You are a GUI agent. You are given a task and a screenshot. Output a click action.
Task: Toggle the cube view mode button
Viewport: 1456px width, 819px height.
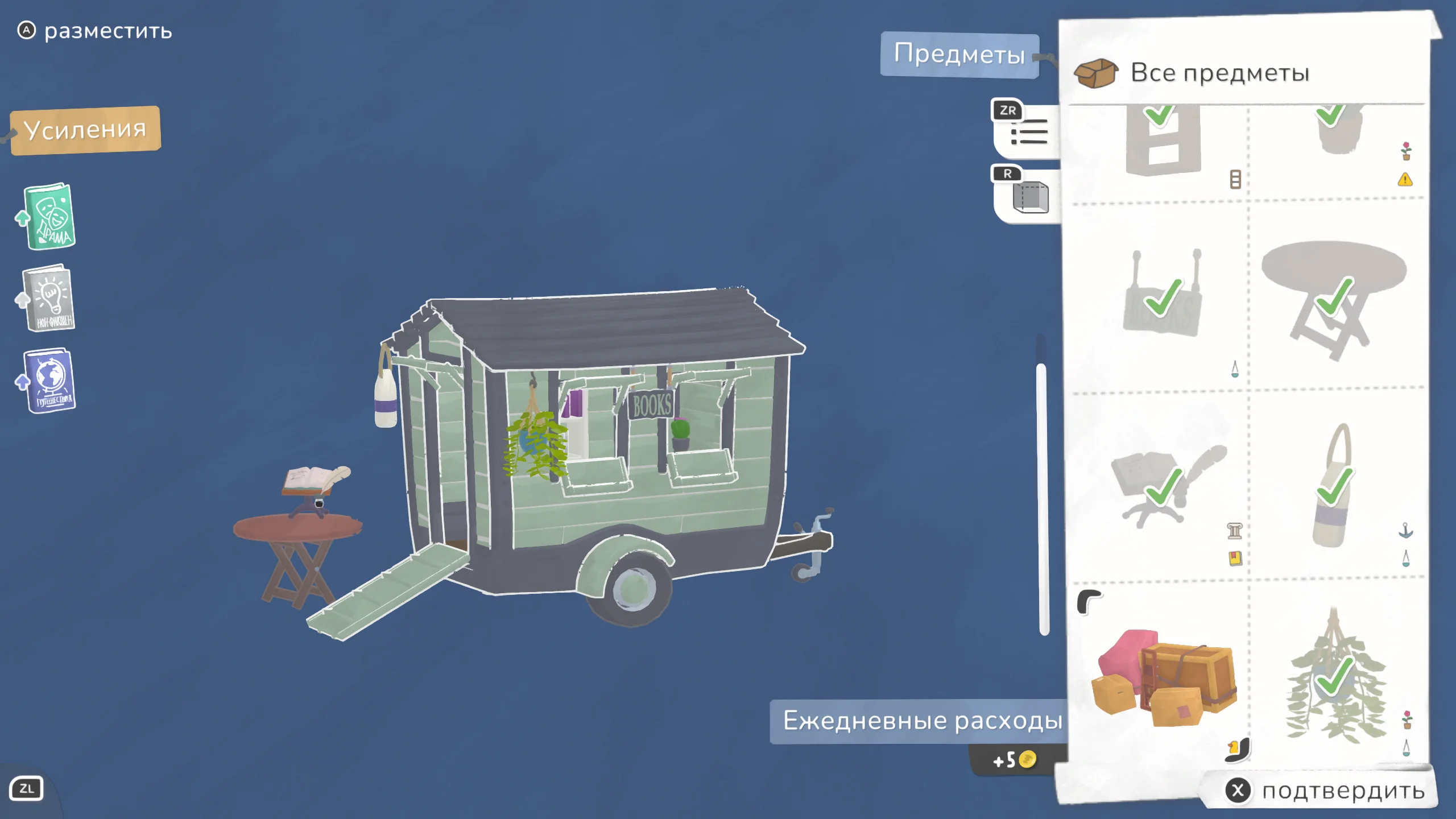click(1029, 196)
